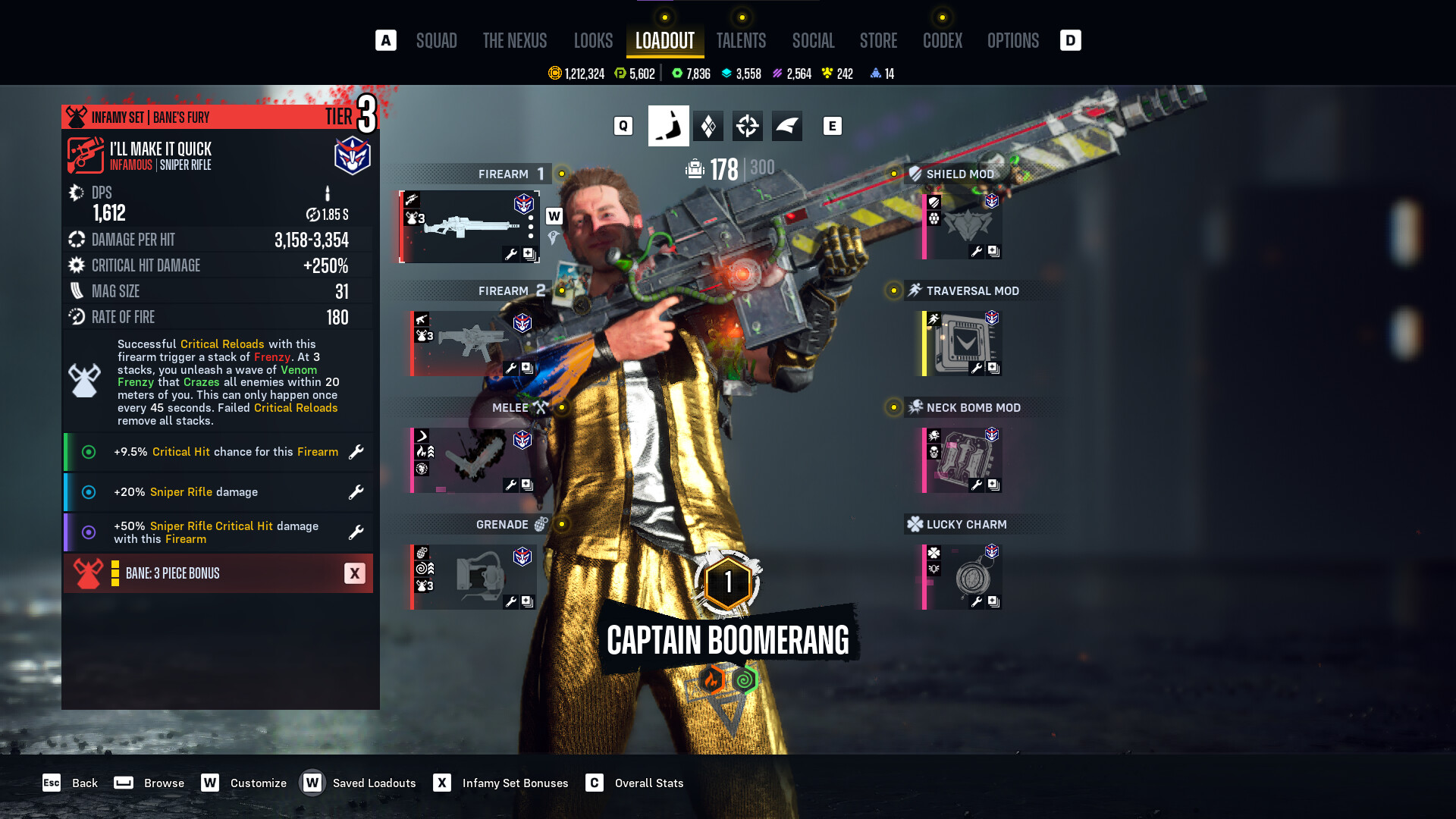Image resolution: width=1456 pixels, height=819 pixels.
Task: Open the STORE tab
Action: pyautogui.click(x=878, y=41)
